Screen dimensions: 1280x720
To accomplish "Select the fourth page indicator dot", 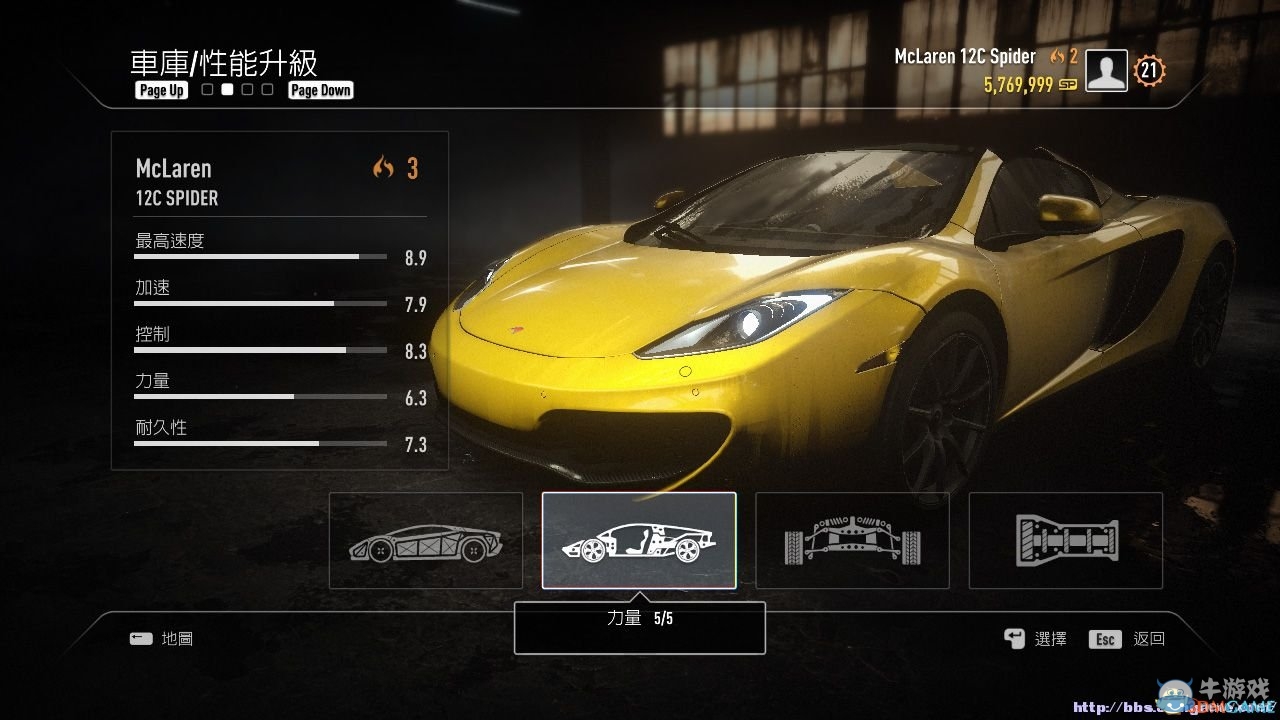I will pyautogui.click(x=267, y=89).
